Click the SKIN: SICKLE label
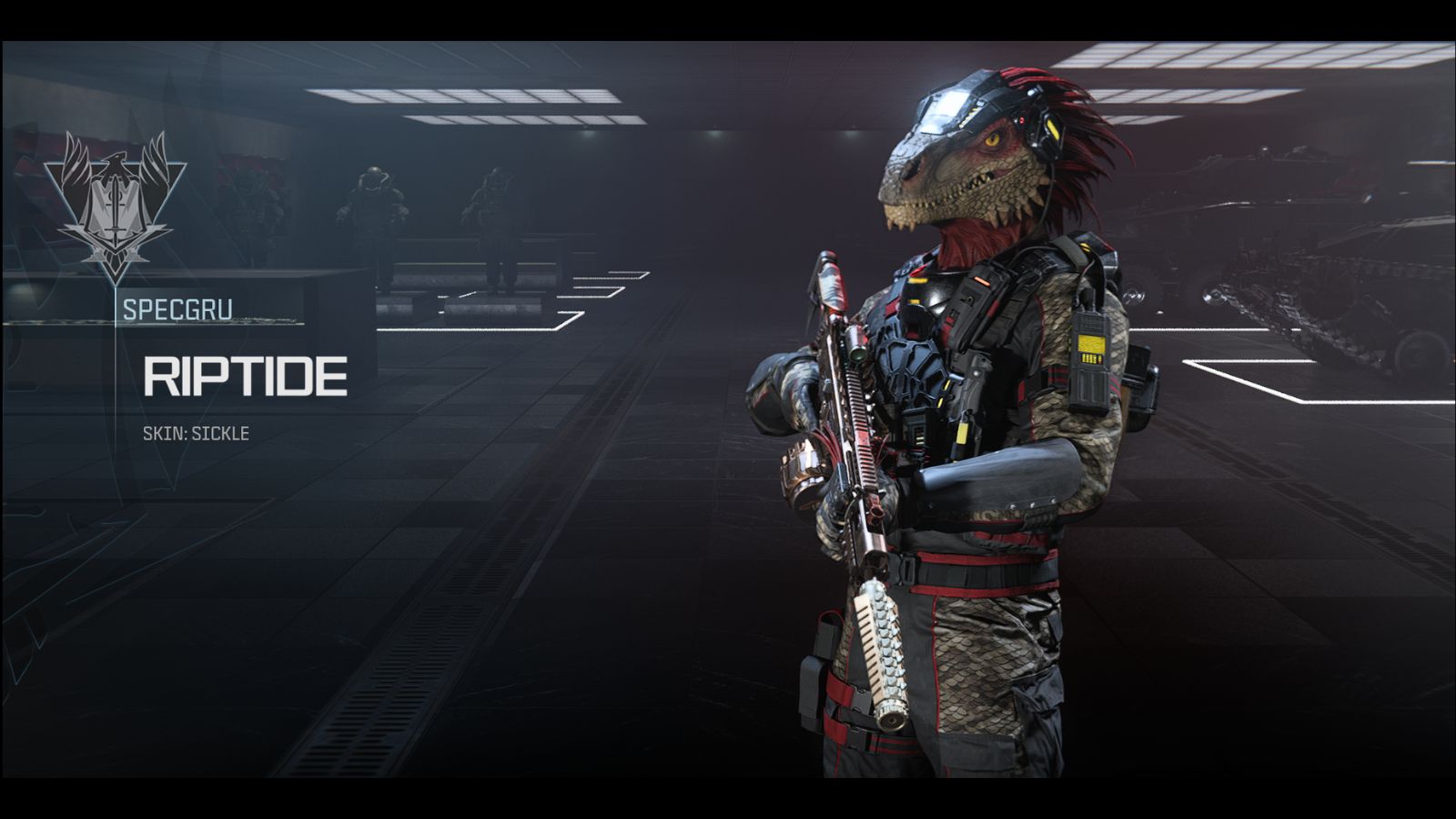The height and width of the screenshot is (819, 1456). point(196,435)
